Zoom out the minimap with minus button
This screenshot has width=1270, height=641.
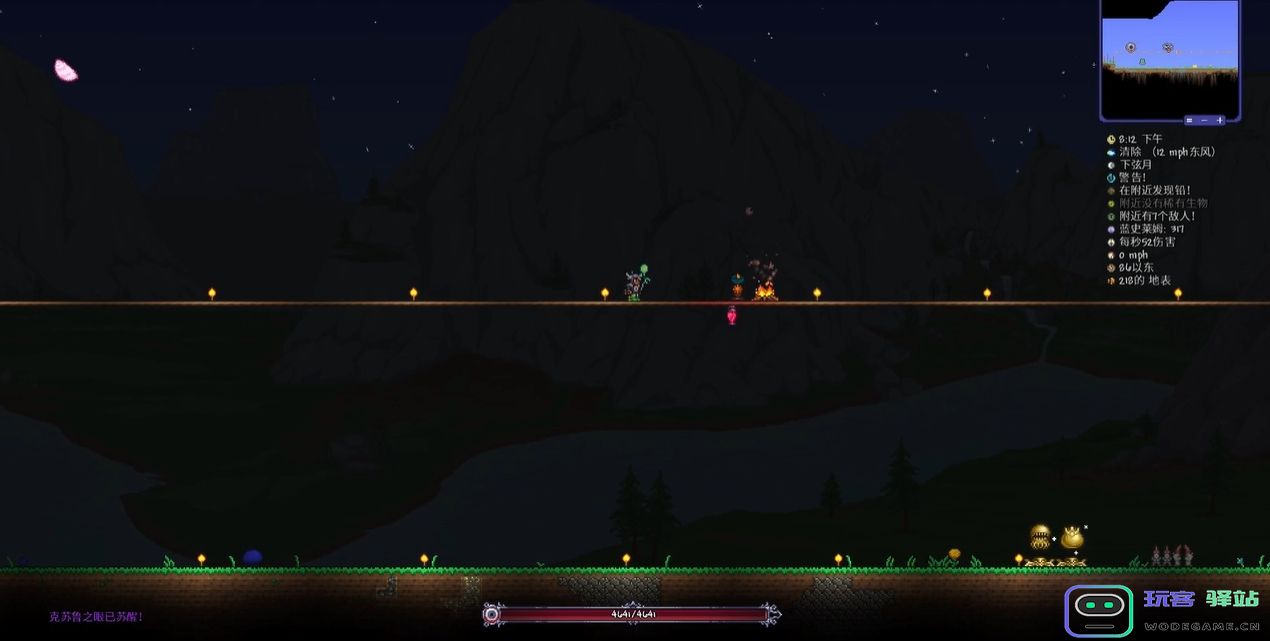pos(1204,120)
